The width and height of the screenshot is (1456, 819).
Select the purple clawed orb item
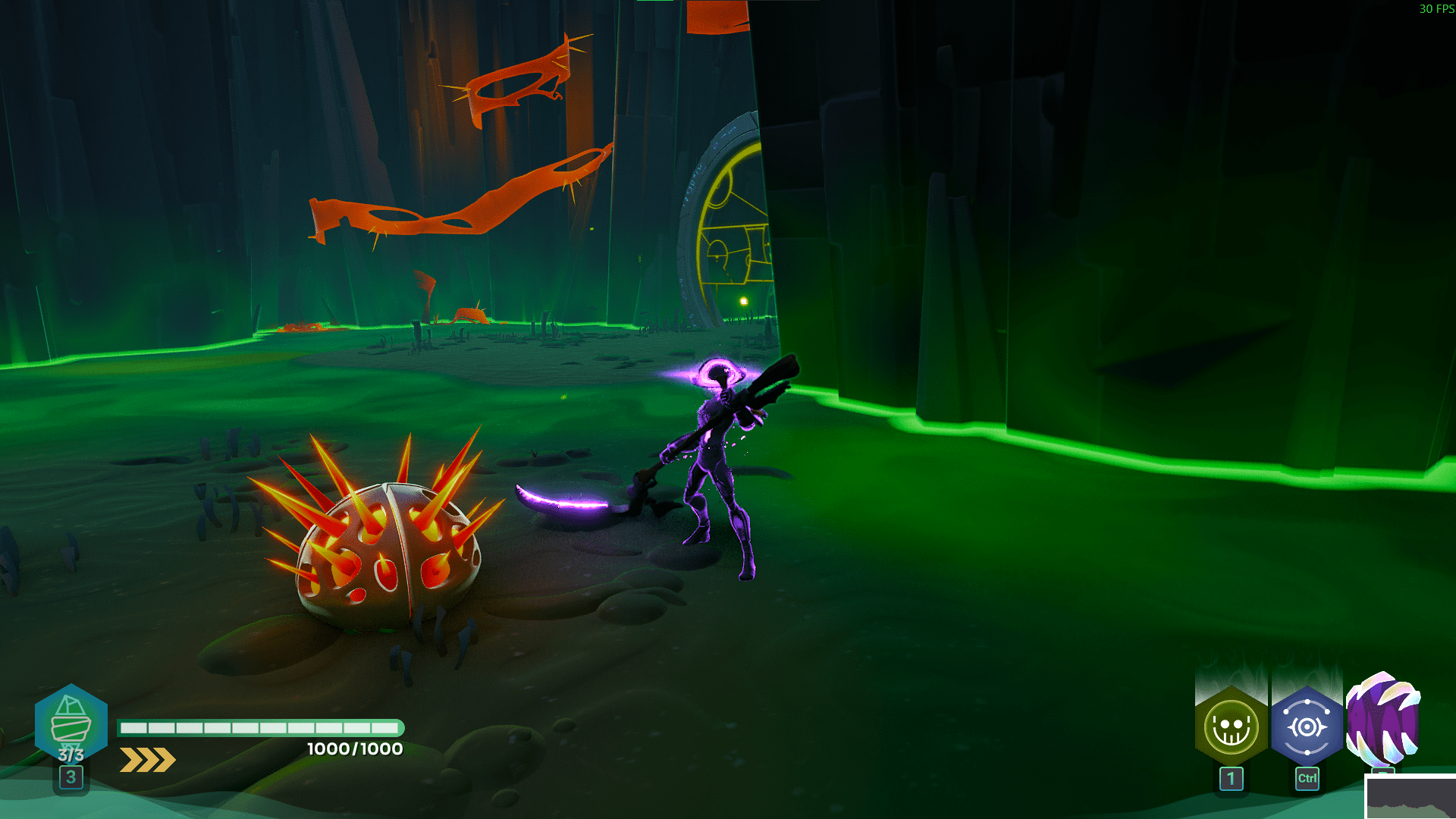point(1382,718)
